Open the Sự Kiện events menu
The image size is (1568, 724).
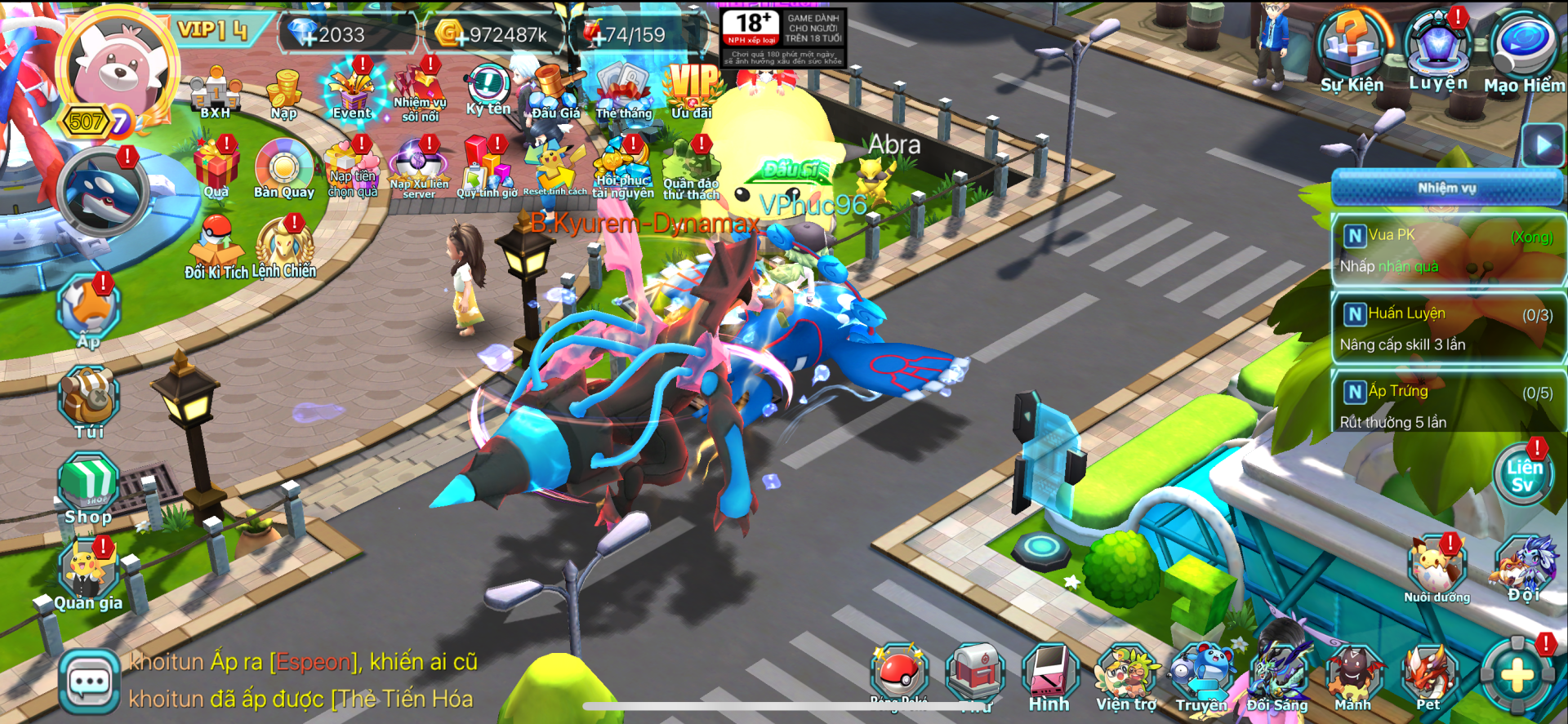click(x=1352, y=51)
